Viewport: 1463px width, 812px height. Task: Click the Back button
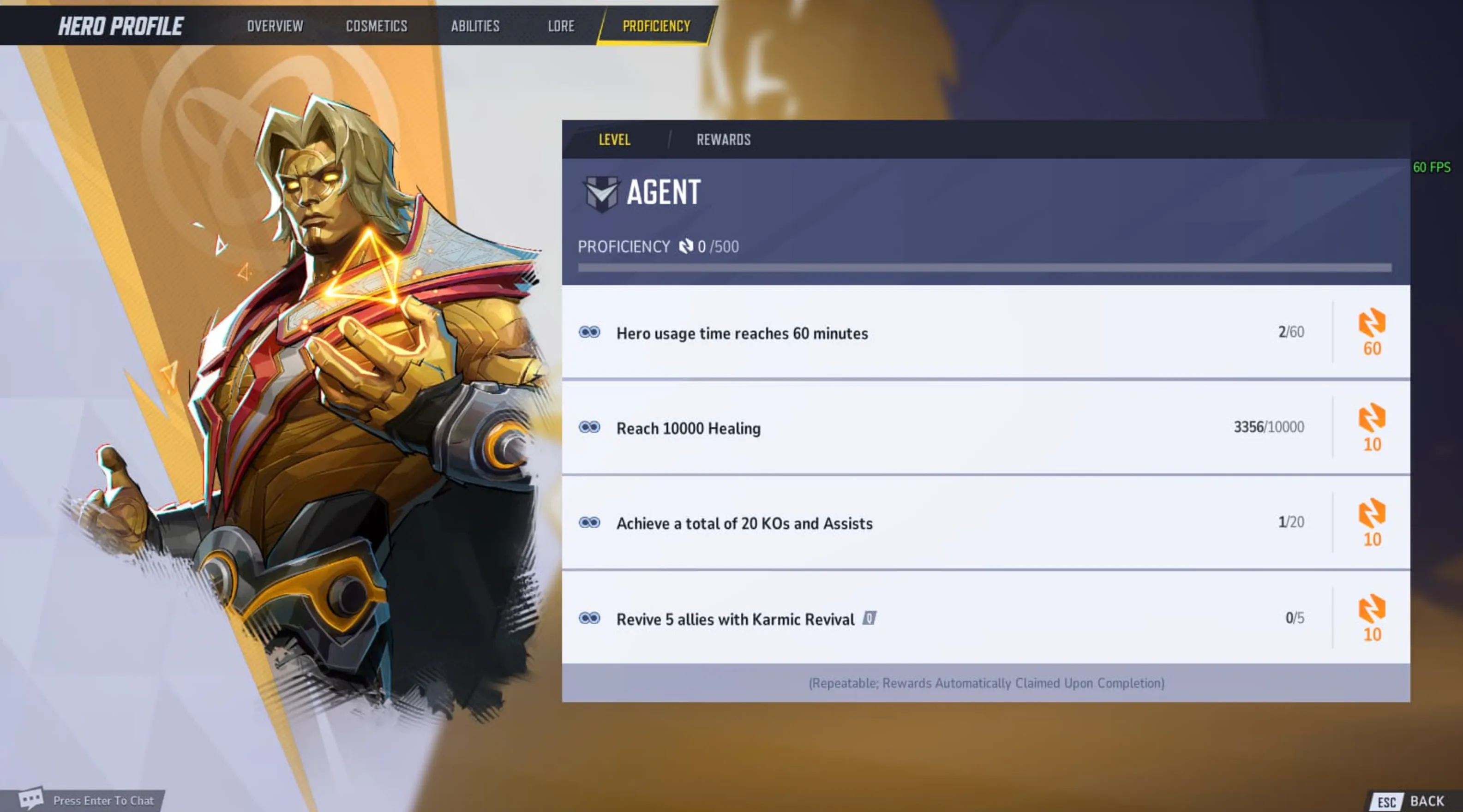coord(1414,800)
